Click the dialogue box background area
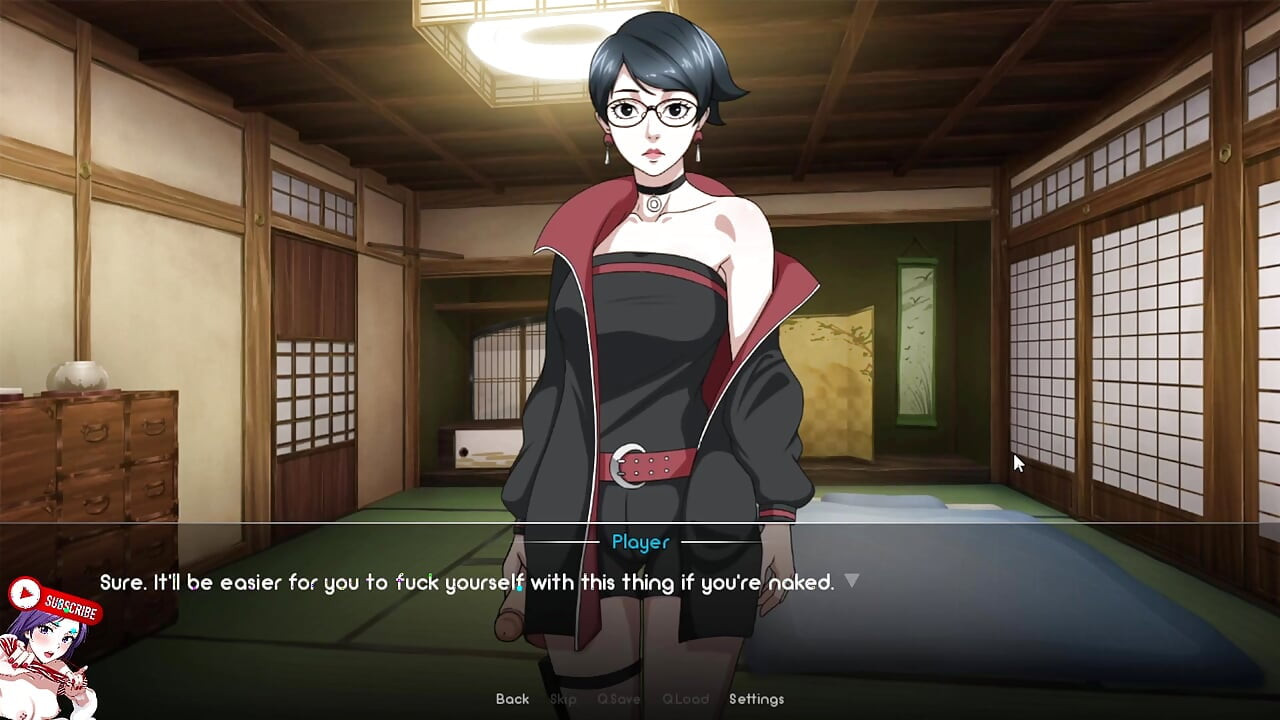1280x720 pixels. click(1000, 630)
